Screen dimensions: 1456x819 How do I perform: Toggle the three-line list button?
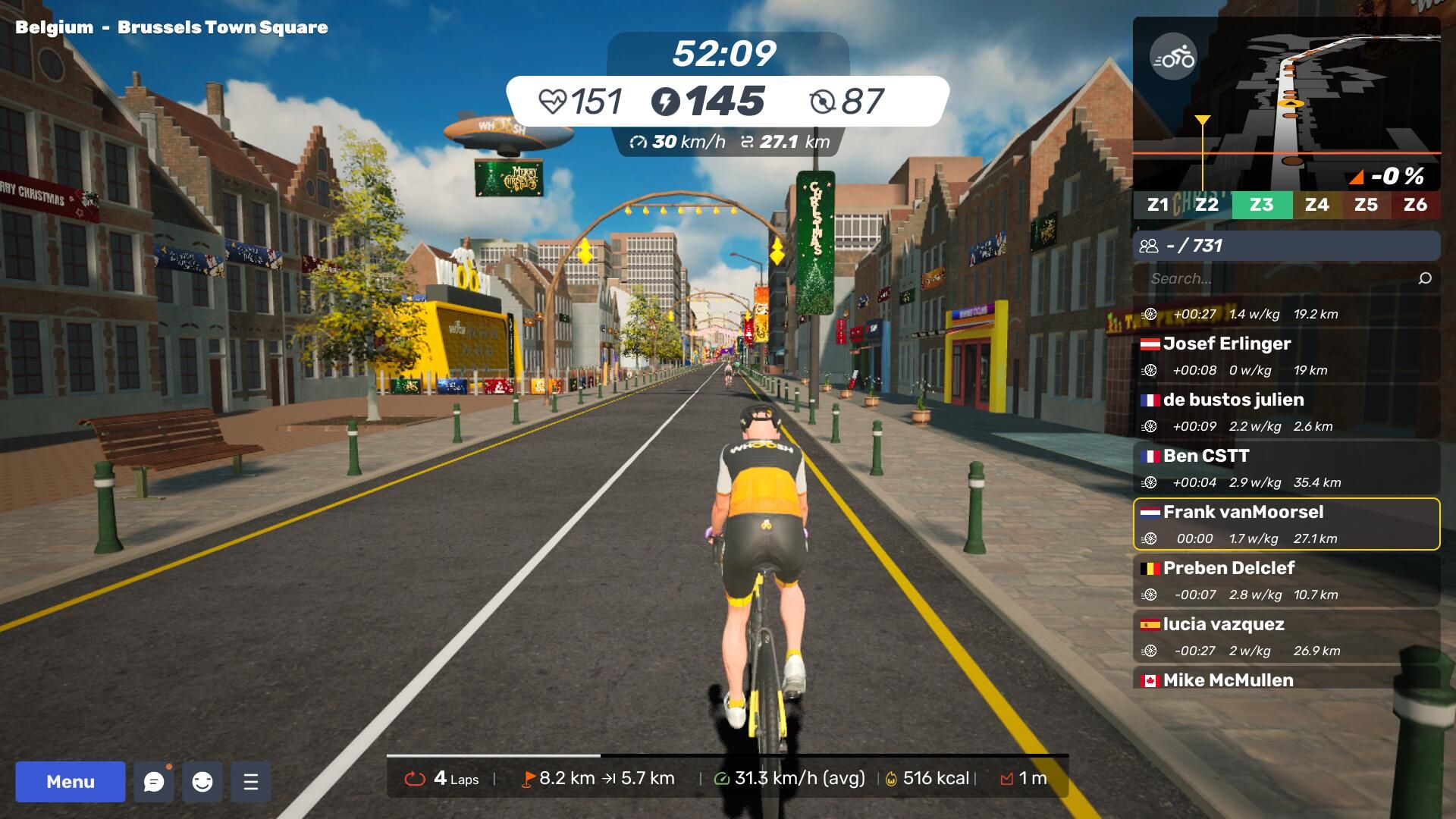(x=251, y=782)
